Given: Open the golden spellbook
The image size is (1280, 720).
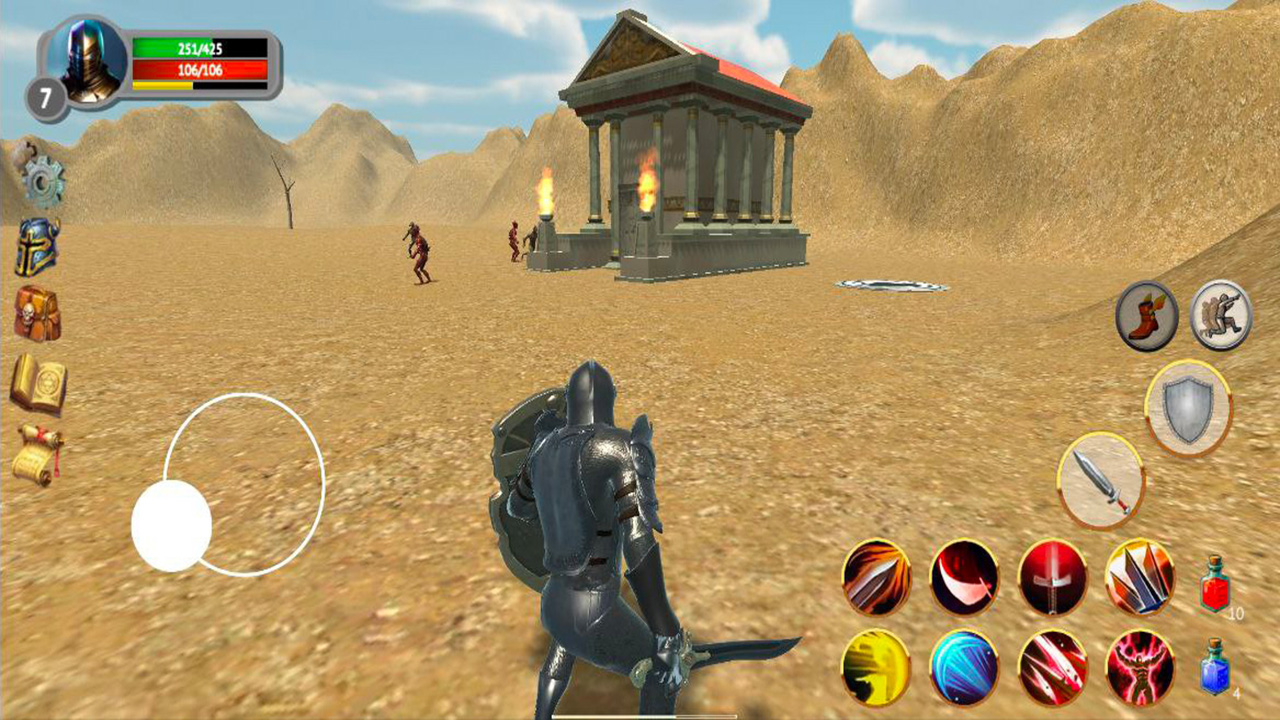Looking at the screenshot, I should pos(35,378).
